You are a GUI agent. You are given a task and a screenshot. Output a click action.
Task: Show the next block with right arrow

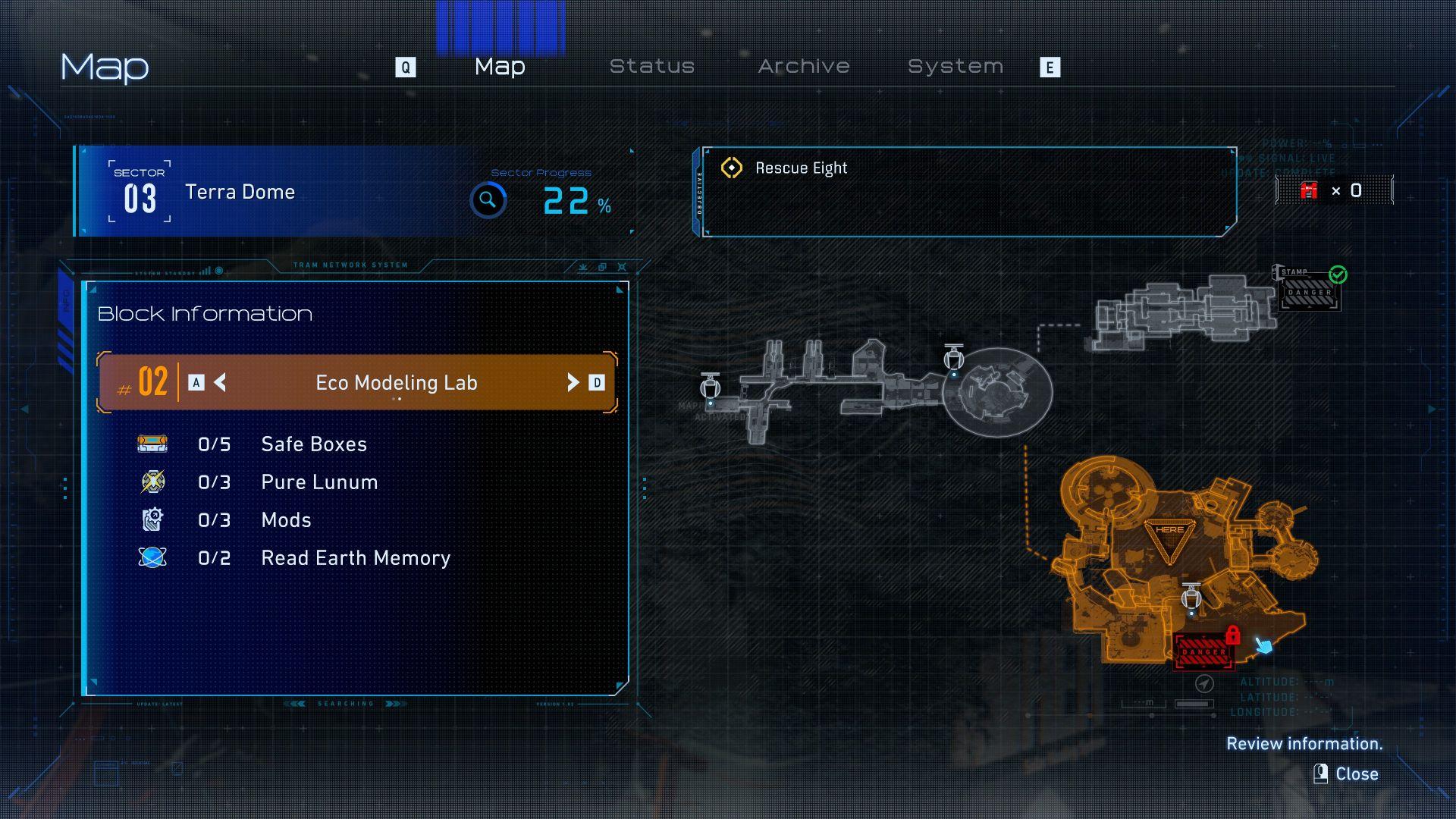point(573,382)
